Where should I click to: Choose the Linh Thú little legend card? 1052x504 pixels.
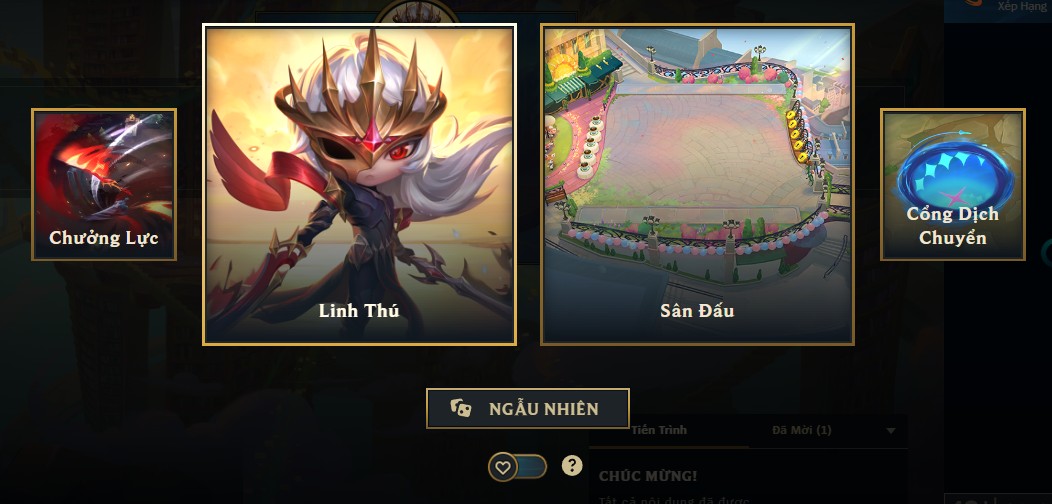coord(359,184)
